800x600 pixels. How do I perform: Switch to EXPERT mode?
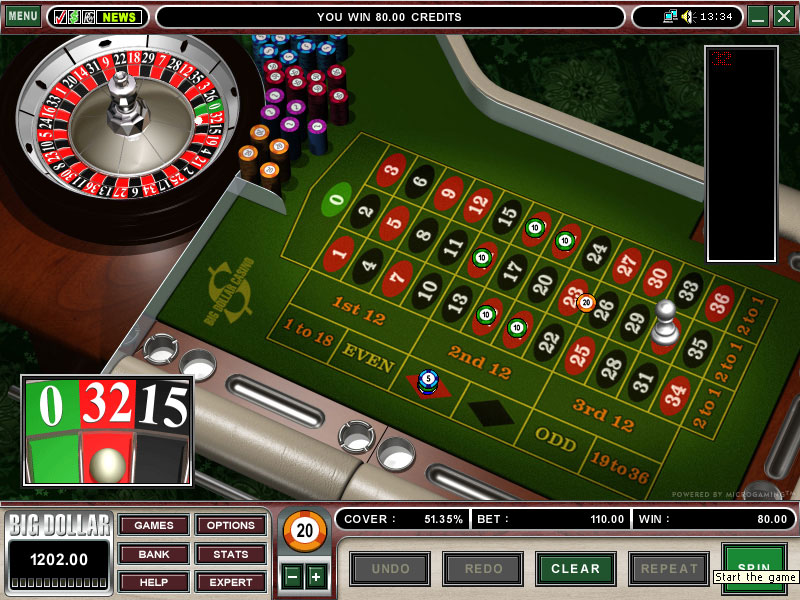click(231, 582)
